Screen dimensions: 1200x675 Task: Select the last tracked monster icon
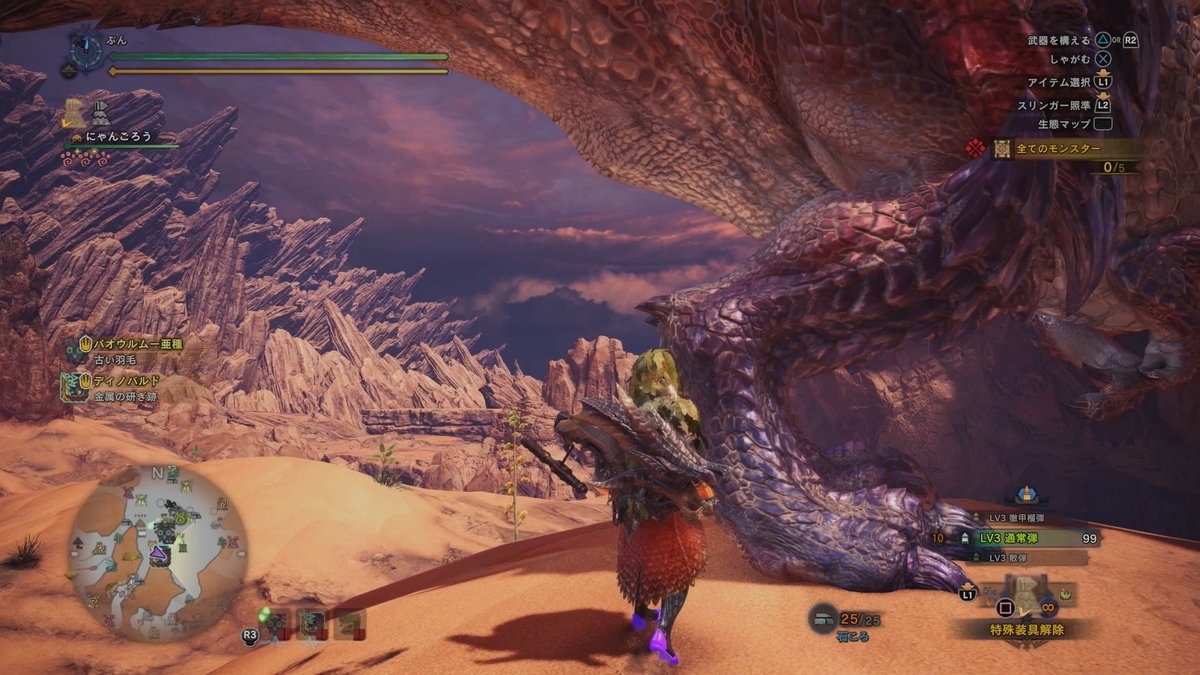[x=349, y=623]
